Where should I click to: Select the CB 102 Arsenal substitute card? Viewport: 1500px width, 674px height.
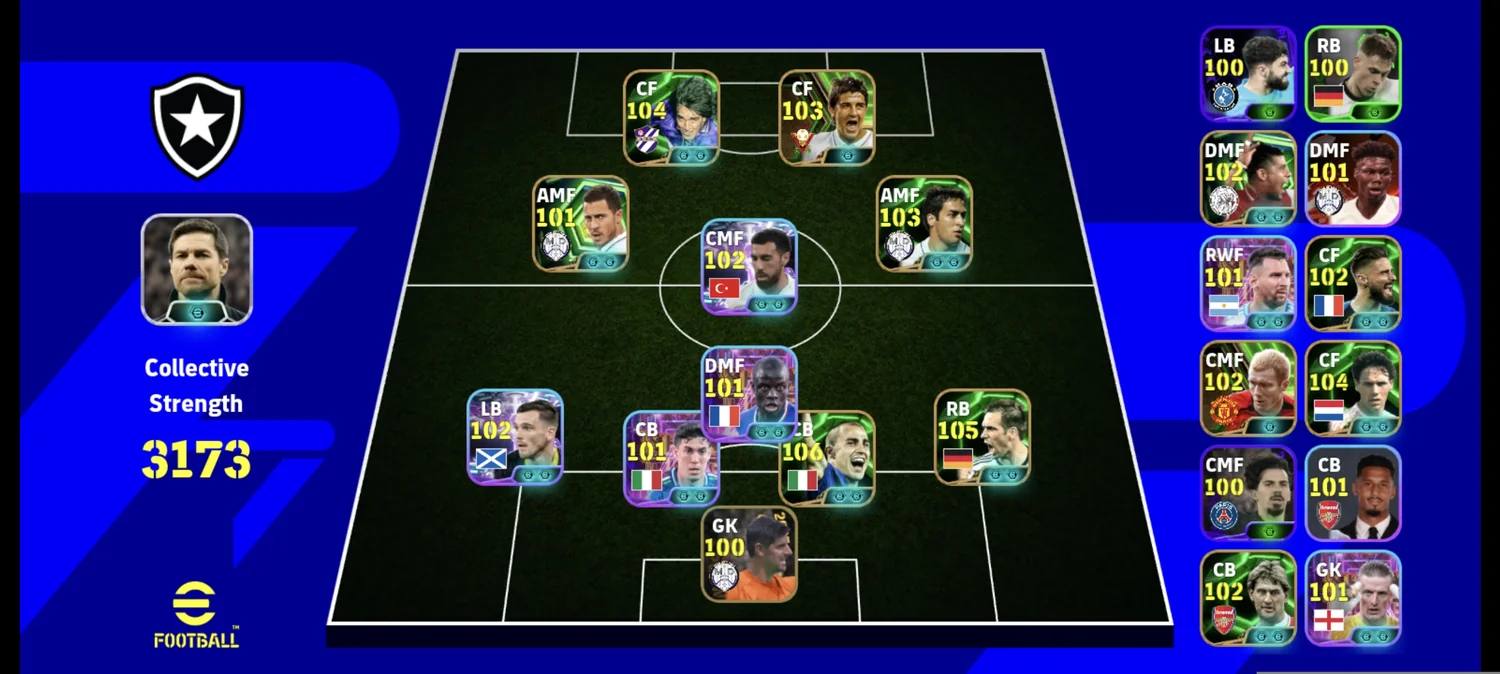pos(1248,598)
